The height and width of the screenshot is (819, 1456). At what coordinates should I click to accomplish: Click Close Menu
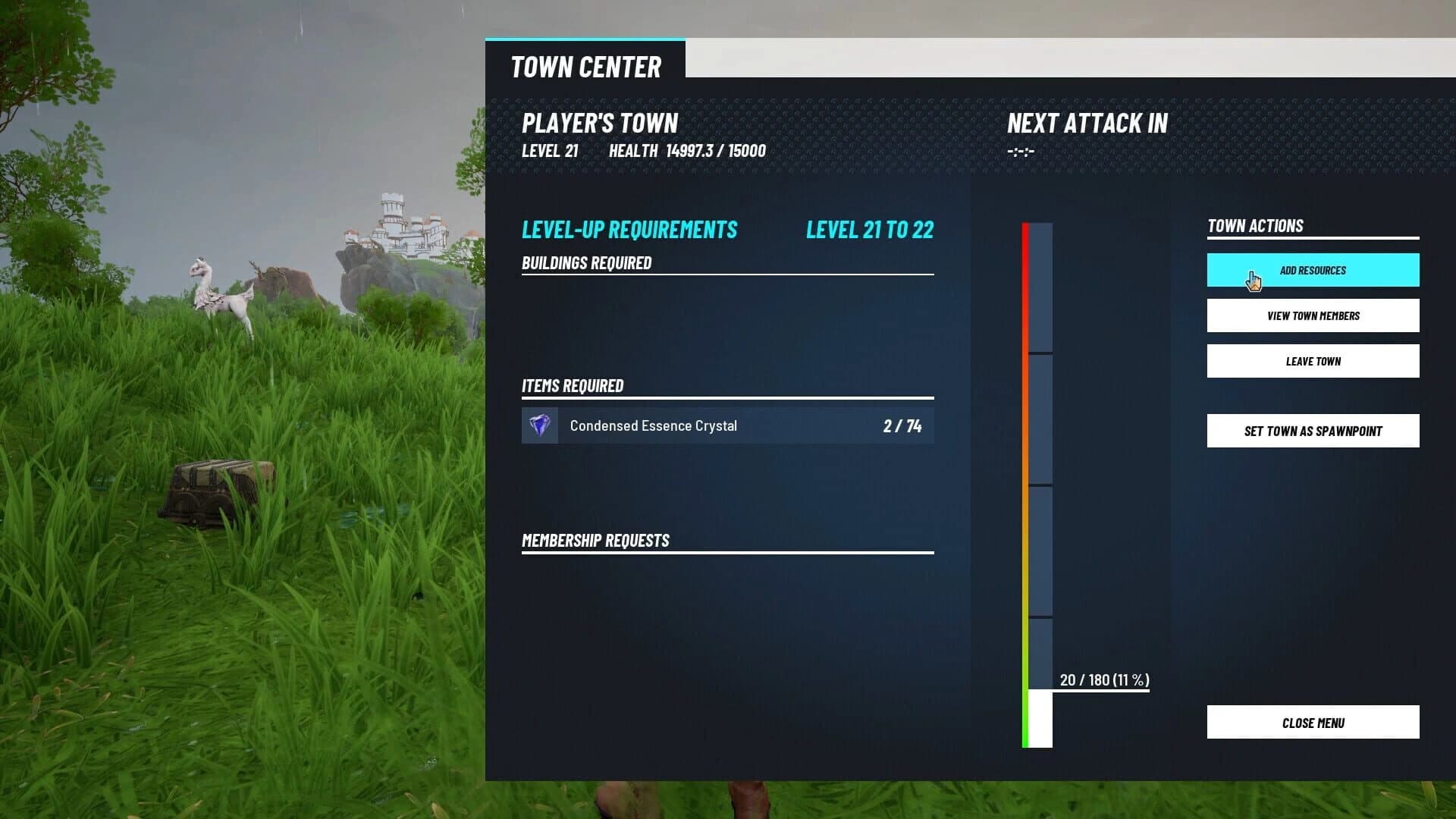click(1313, 723)
